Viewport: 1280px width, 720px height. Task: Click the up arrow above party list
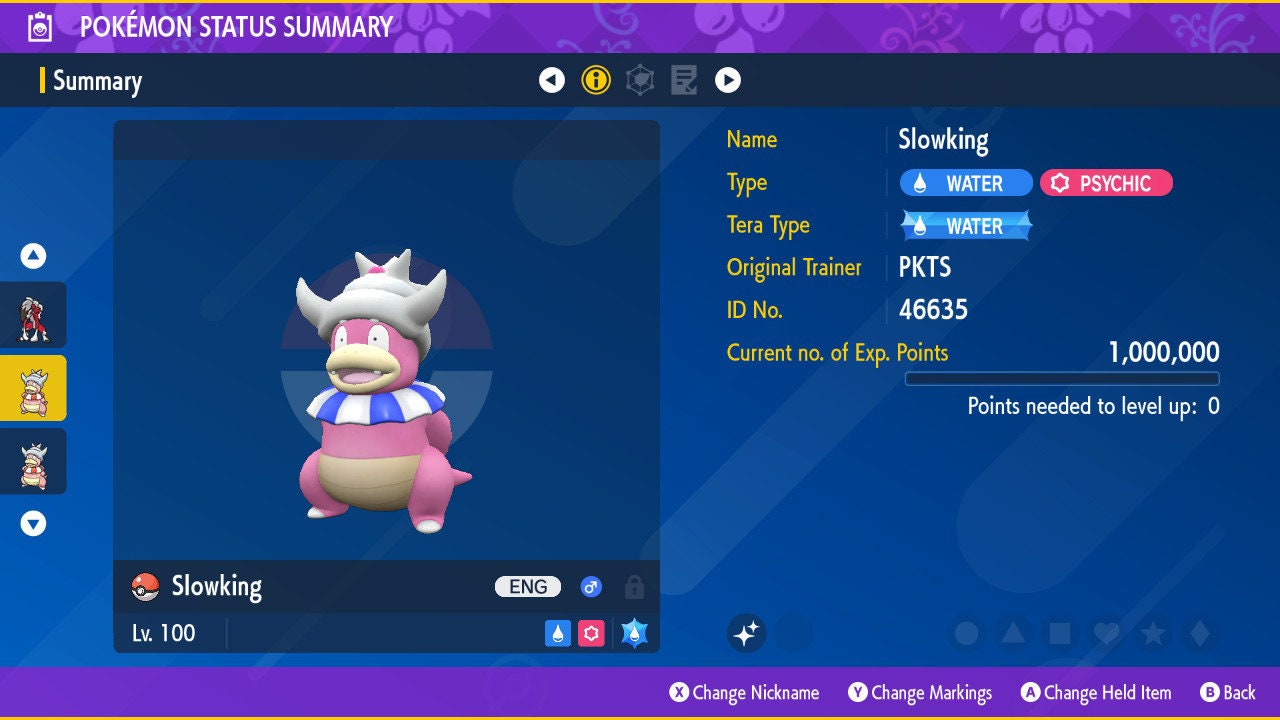click(33, 256)
